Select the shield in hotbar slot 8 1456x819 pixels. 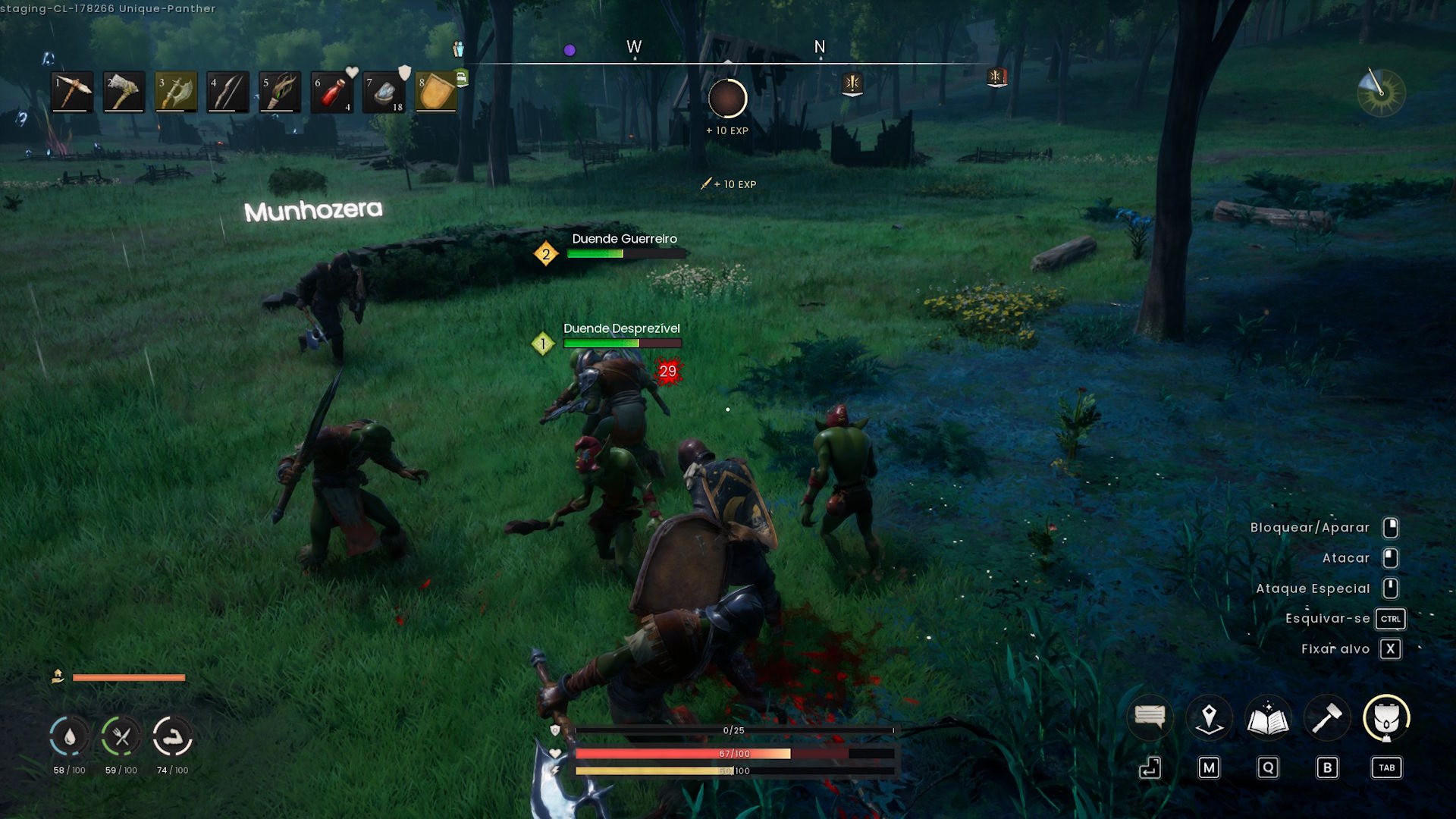[x=436, y=91]
